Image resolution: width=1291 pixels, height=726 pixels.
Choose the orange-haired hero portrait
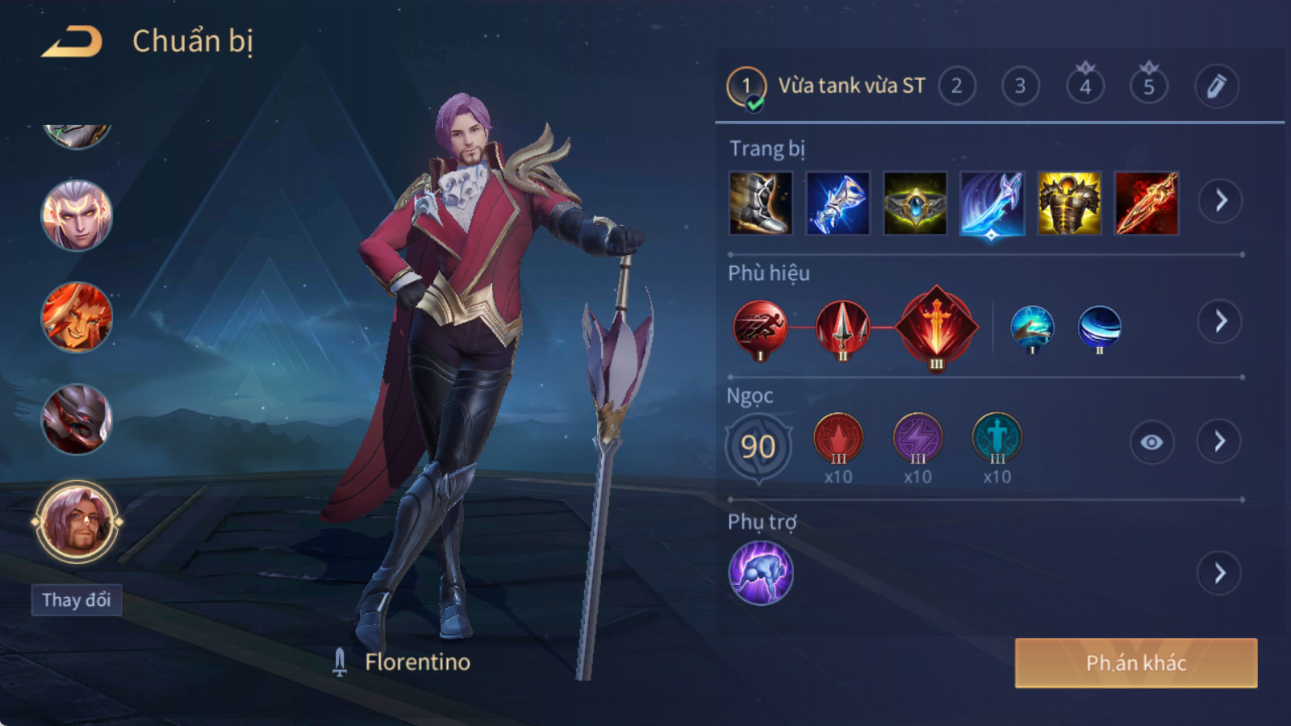tap(76, 317)
